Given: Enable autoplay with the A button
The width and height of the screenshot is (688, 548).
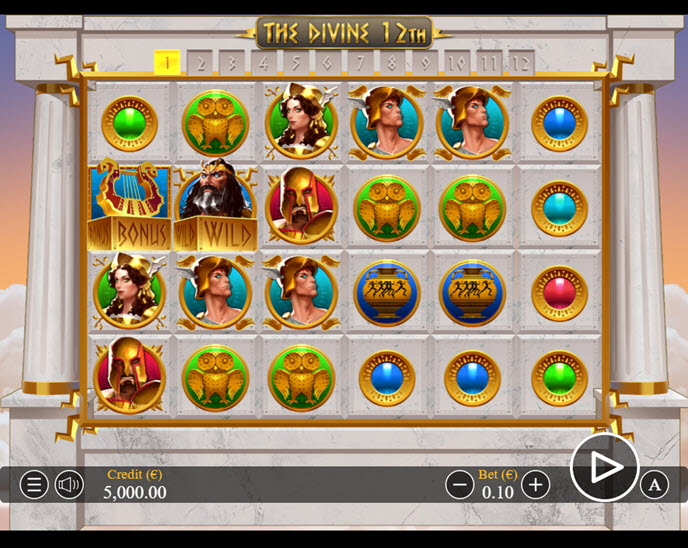Looking at the screenshot, I should coord(654,485).
